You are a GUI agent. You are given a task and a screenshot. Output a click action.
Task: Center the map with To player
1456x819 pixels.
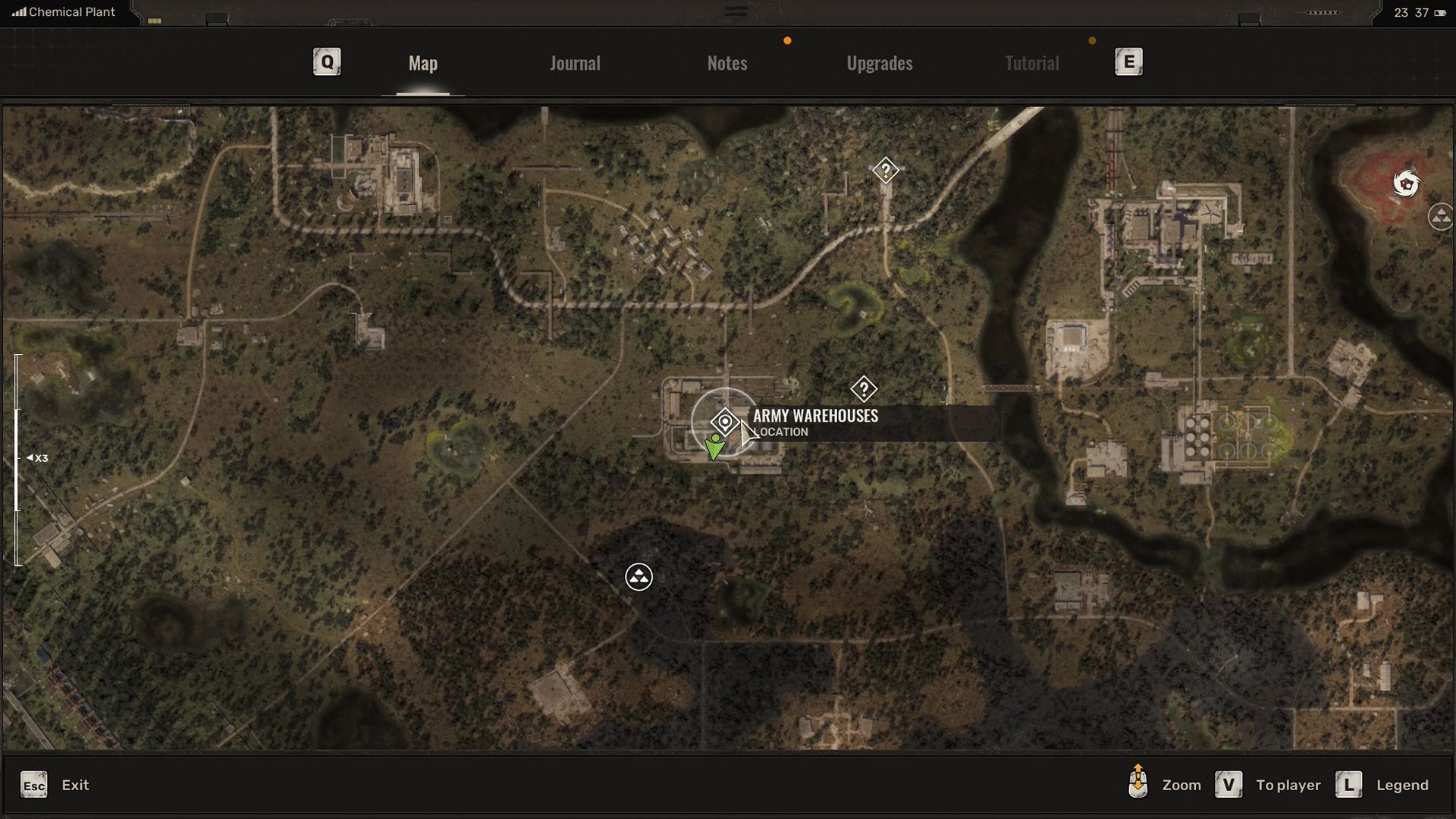coord(1228,785)
